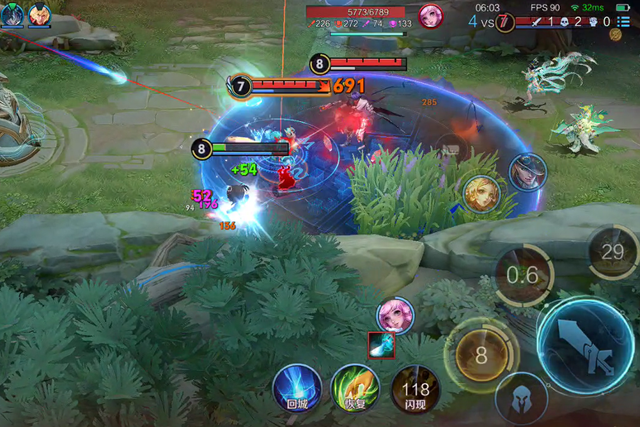Use the skill showing 0.6 cooldown
The width and height of the screenshot is (640, 427).
pyautogui.click(x=523, y=275)
